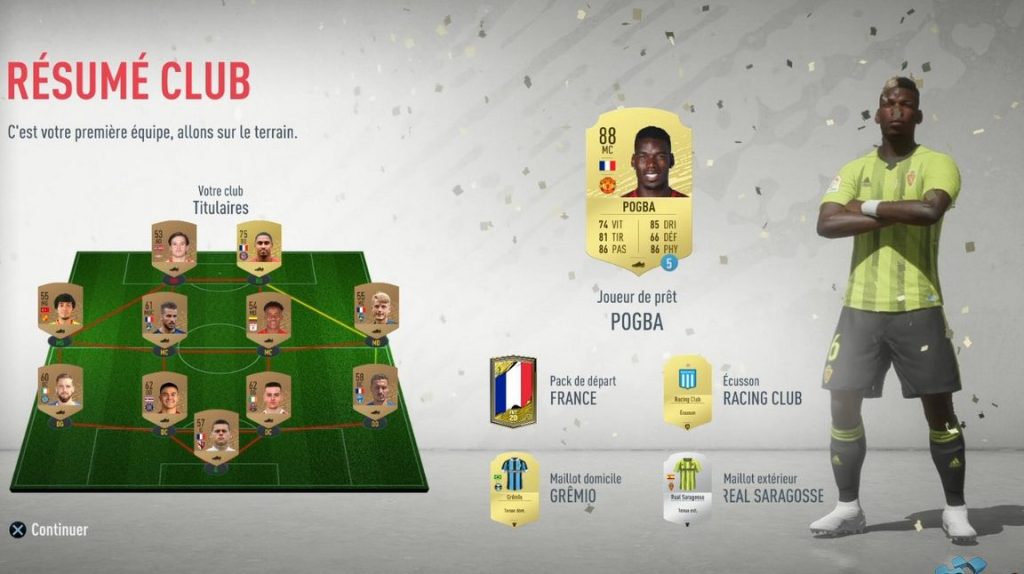Screen dimensions: 1024x574
Task: Select the Racing Club badge card
Action: [687, 391]
